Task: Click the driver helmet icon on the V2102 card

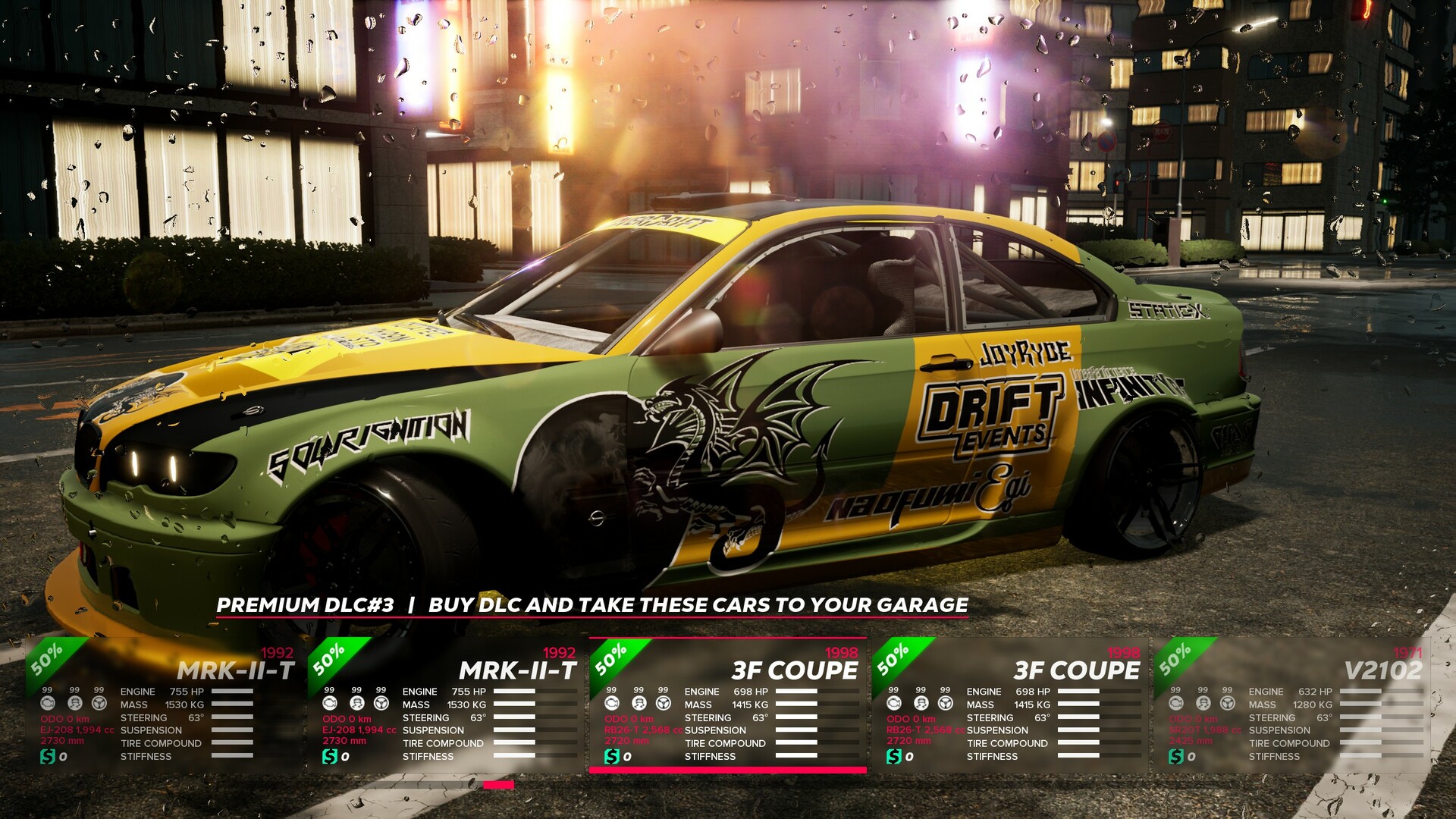Action: coord(1203,704)
